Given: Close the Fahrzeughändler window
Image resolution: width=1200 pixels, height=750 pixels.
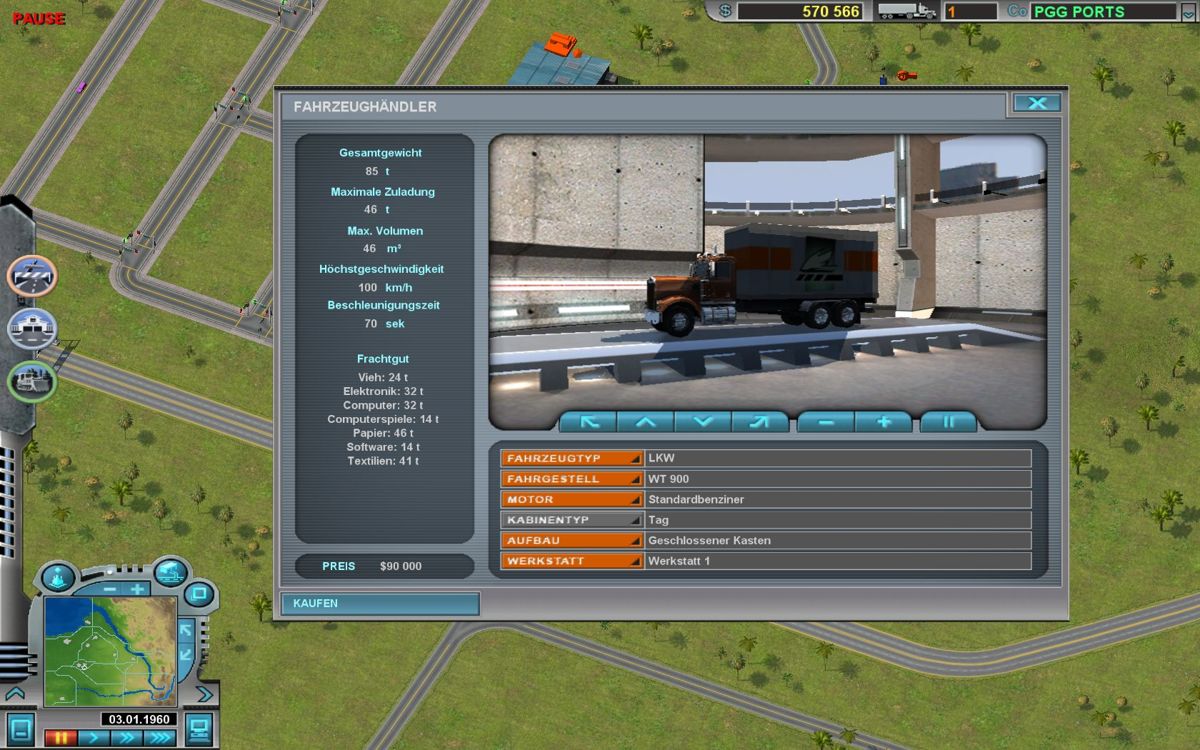Looking at the screenshot, I should (x=1037, y=103).
